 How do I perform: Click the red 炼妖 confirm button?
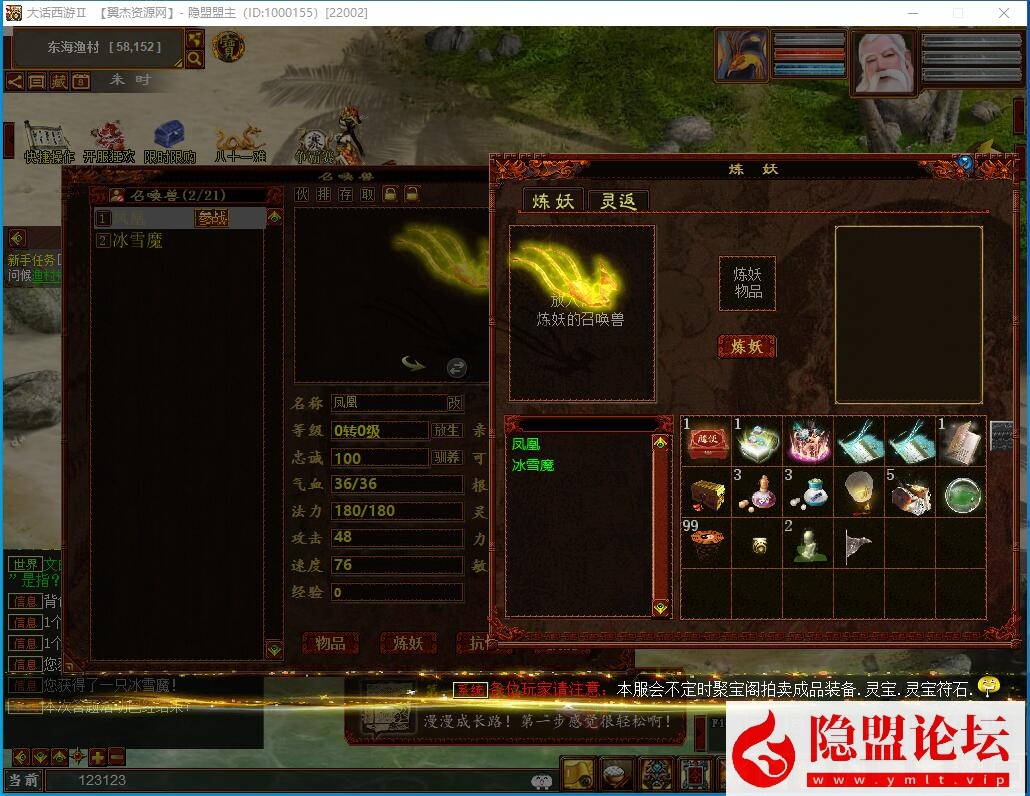(747, 347)
